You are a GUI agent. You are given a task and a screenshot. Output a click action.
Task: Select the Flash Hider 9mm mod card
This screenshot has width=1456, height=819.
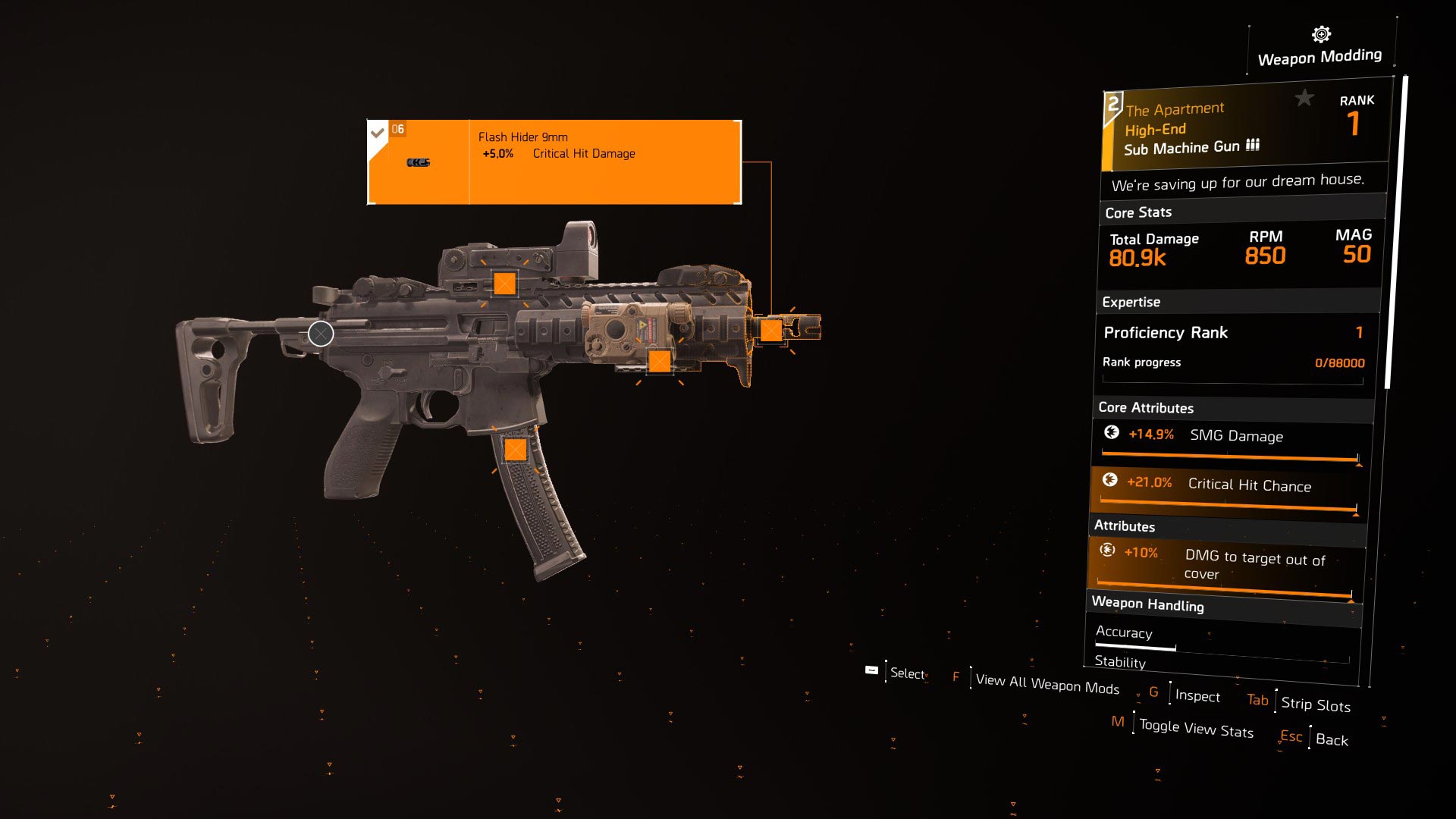click(554, 162)
